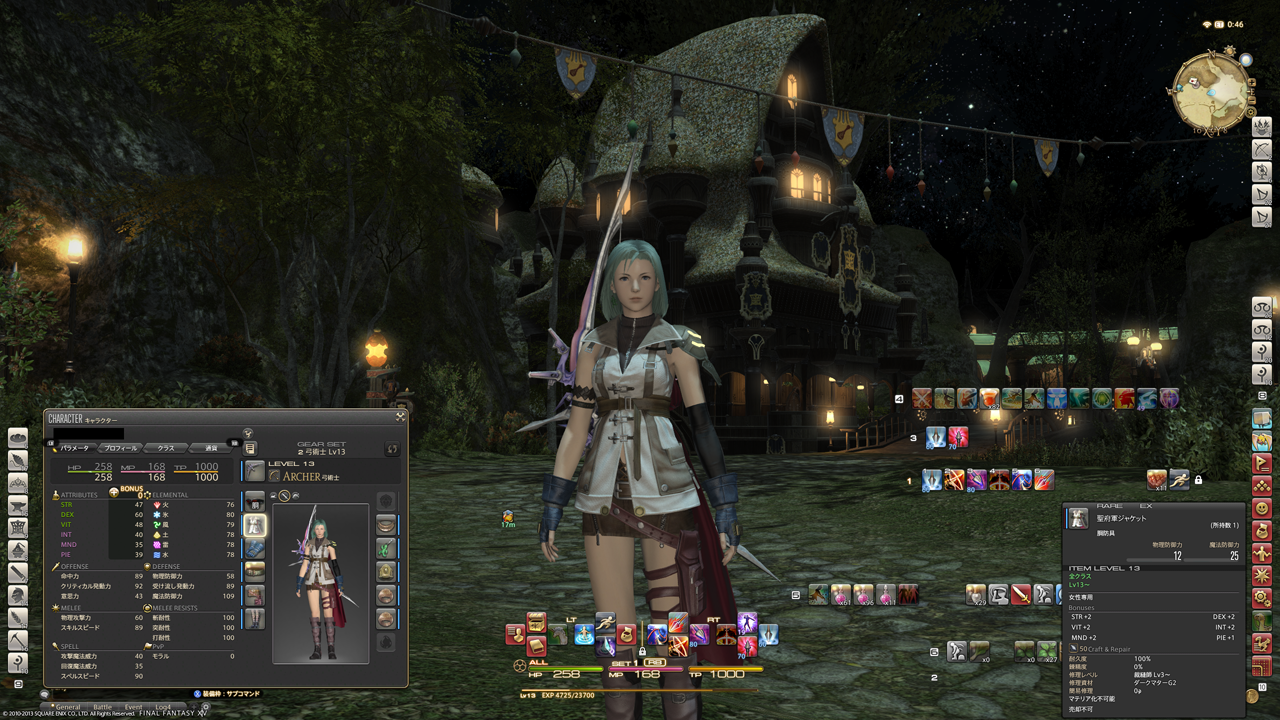
Task: Select the white jacket body slot
Action: [x=255, y=523]
